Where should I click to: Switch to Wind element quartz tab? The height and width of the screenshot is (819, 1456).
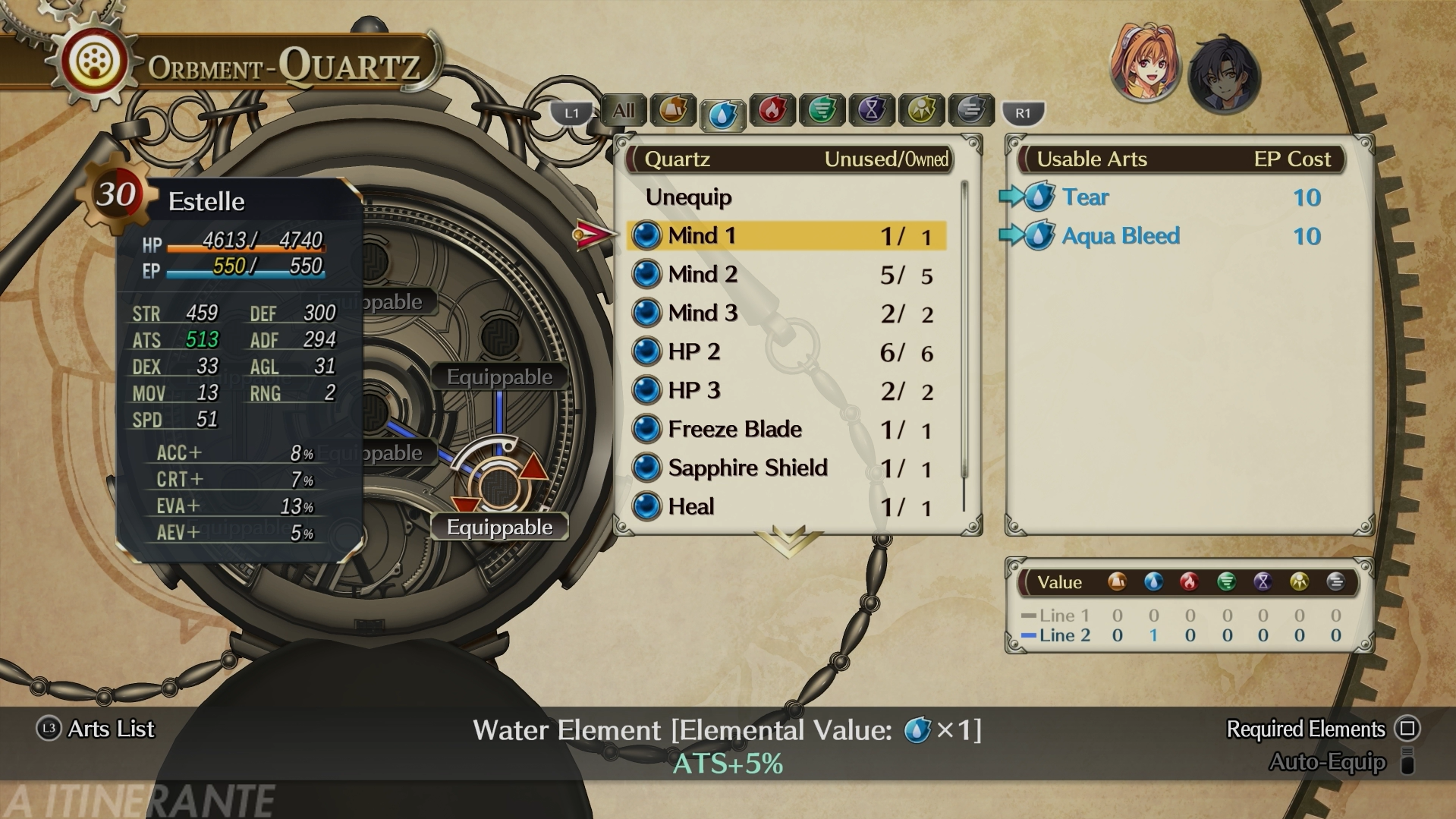[x=822, y=111]
